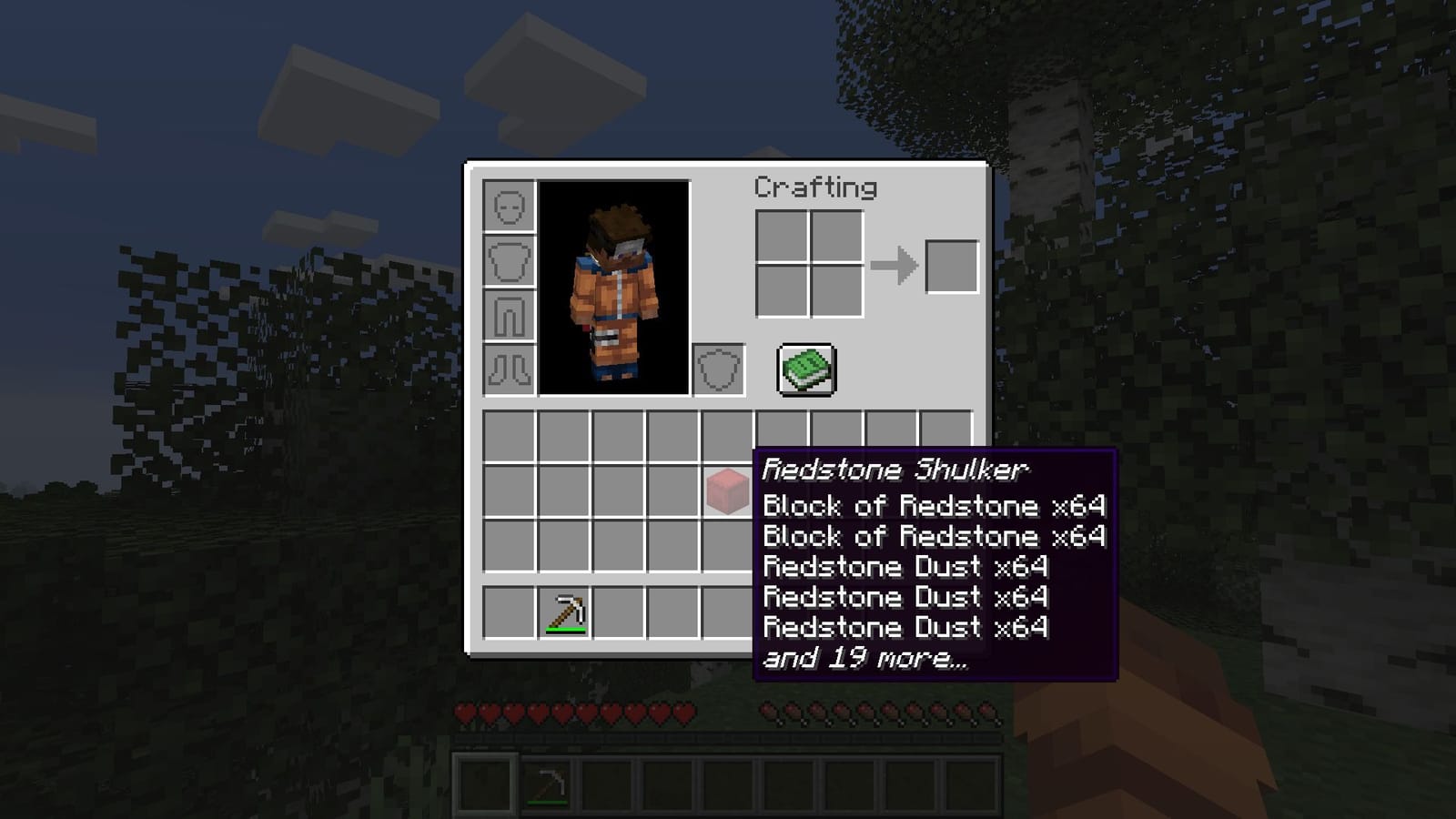Click the top-left crafting grid slot
This screenshot has width=1456, height=819.
[x=780, y=235]
